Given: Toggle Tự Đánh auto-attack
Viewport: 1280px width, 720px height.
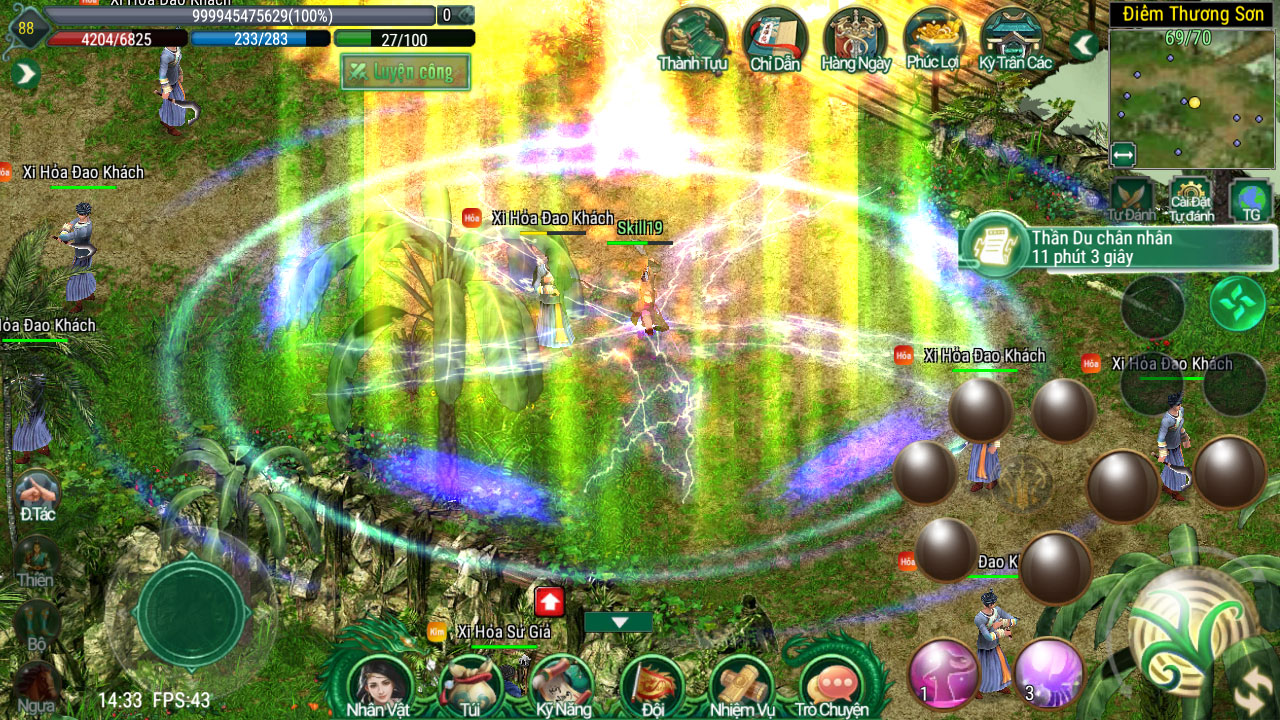Looking at the screenshot, I should (x=1132, y=198).
